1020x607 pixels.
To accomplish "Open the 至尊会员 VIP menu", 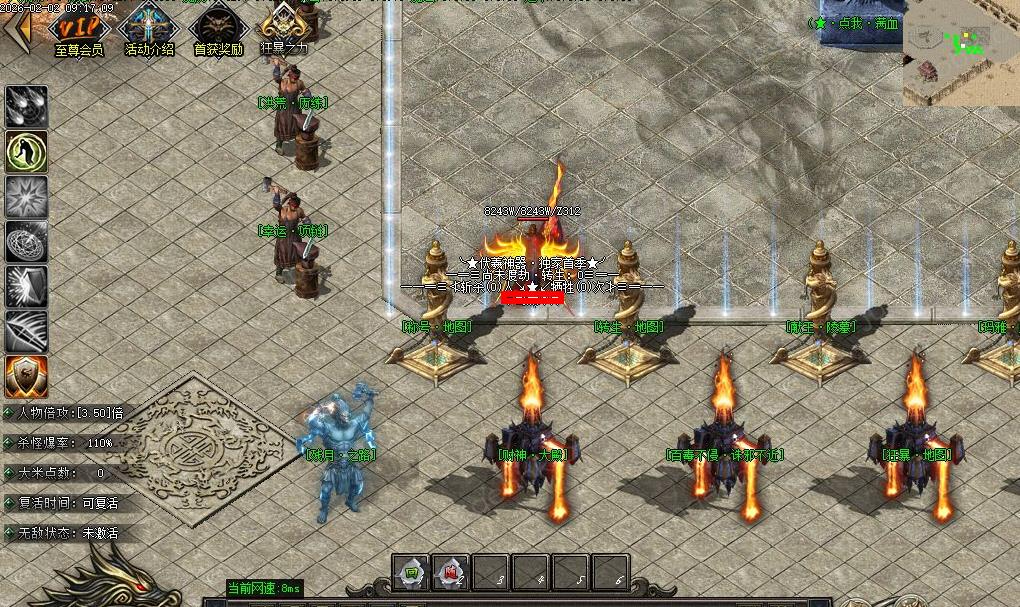I will click(79, 28).
